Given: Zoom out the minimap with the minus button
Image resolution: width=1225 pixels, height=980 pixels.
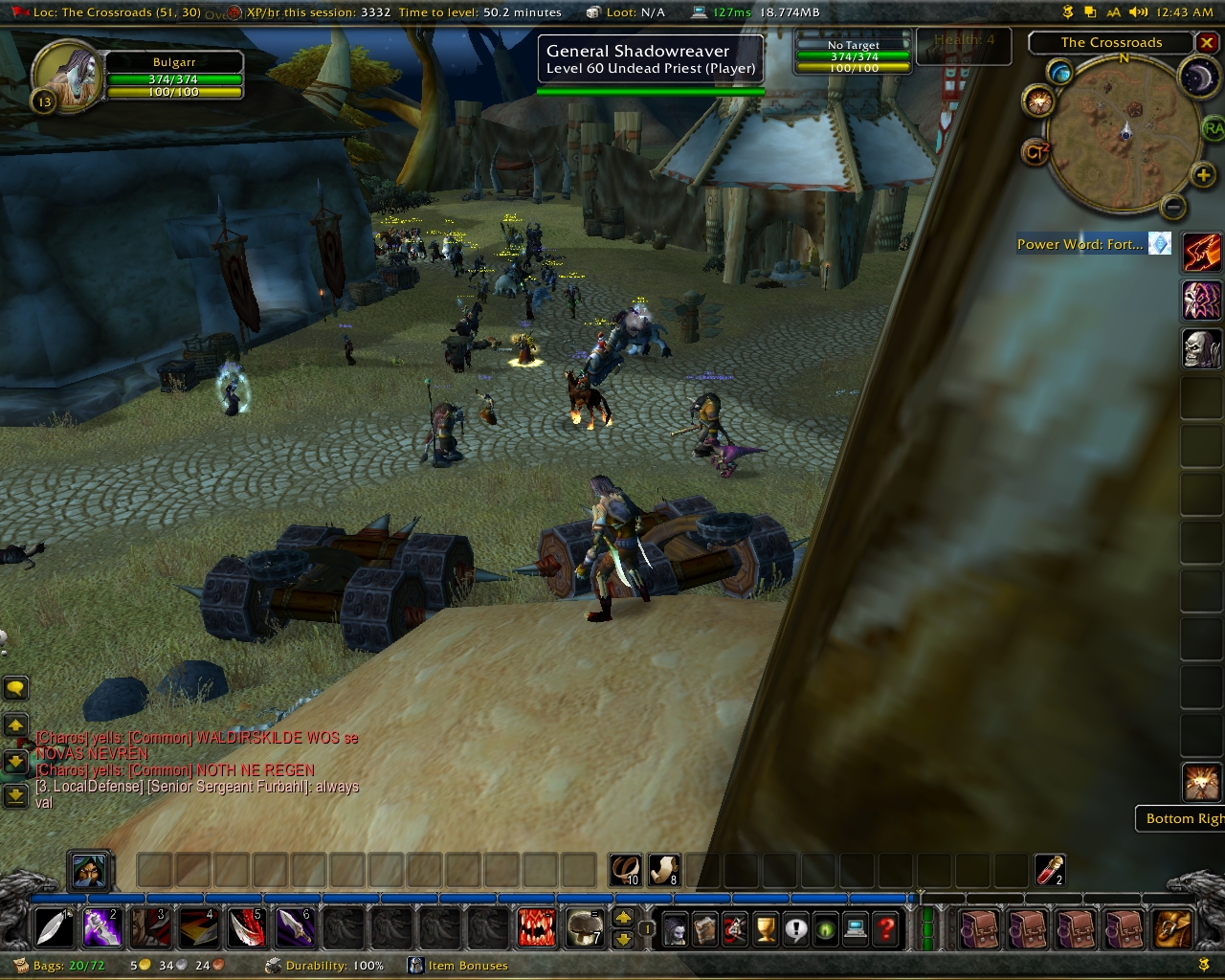Looking at the screenshot, I should point(1173,206).
